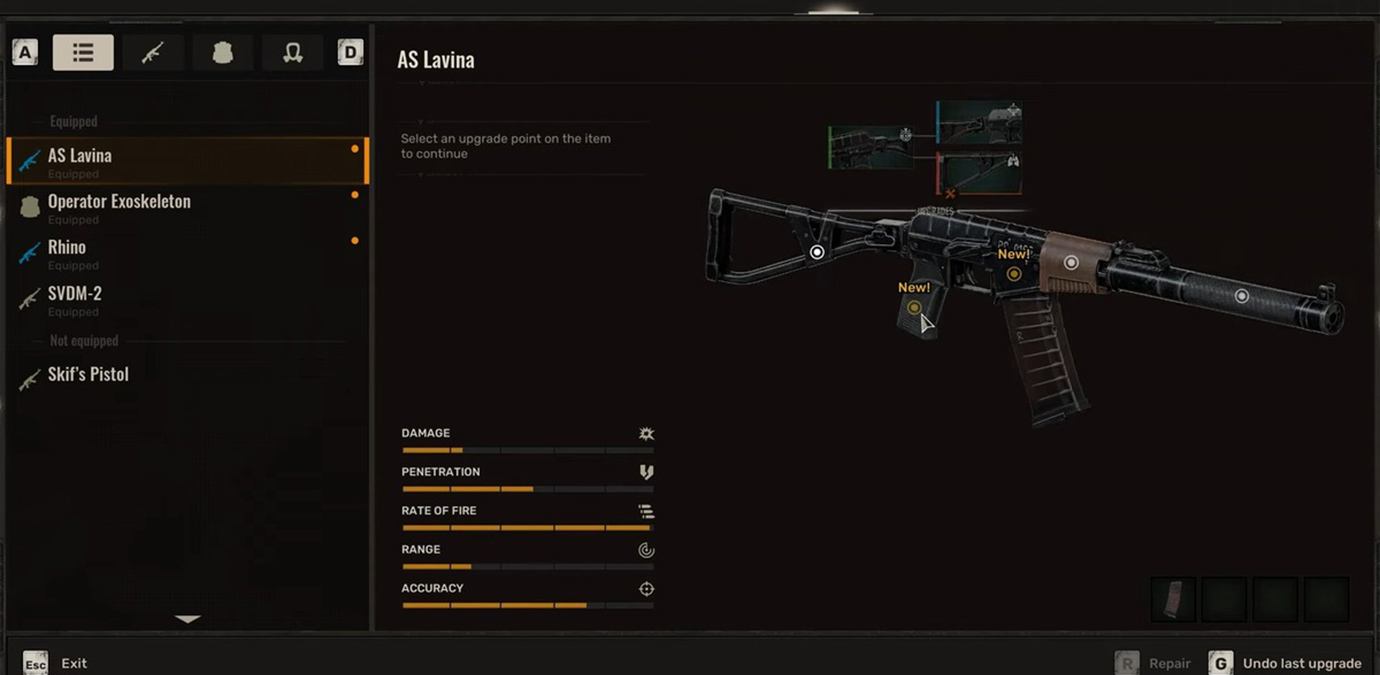Select the brown handguard upgrade point
The height and width of the screenshot is (675, 1380).
(1071, 263)
